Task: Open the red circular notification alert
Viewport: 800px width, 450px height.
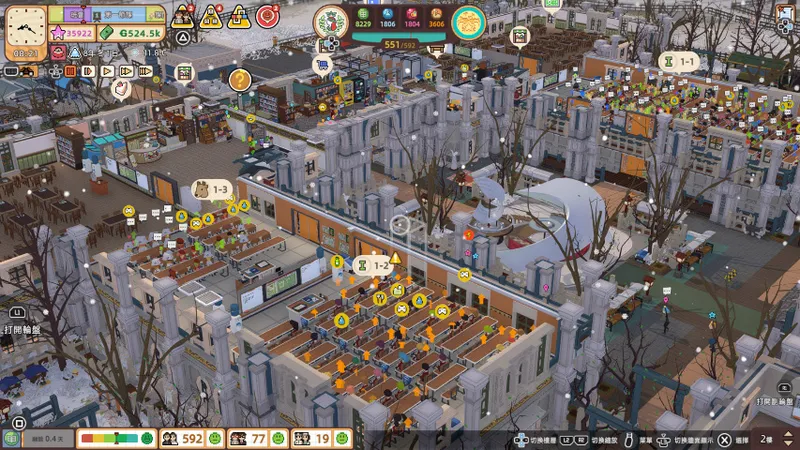Action: (x=267, y=16)
